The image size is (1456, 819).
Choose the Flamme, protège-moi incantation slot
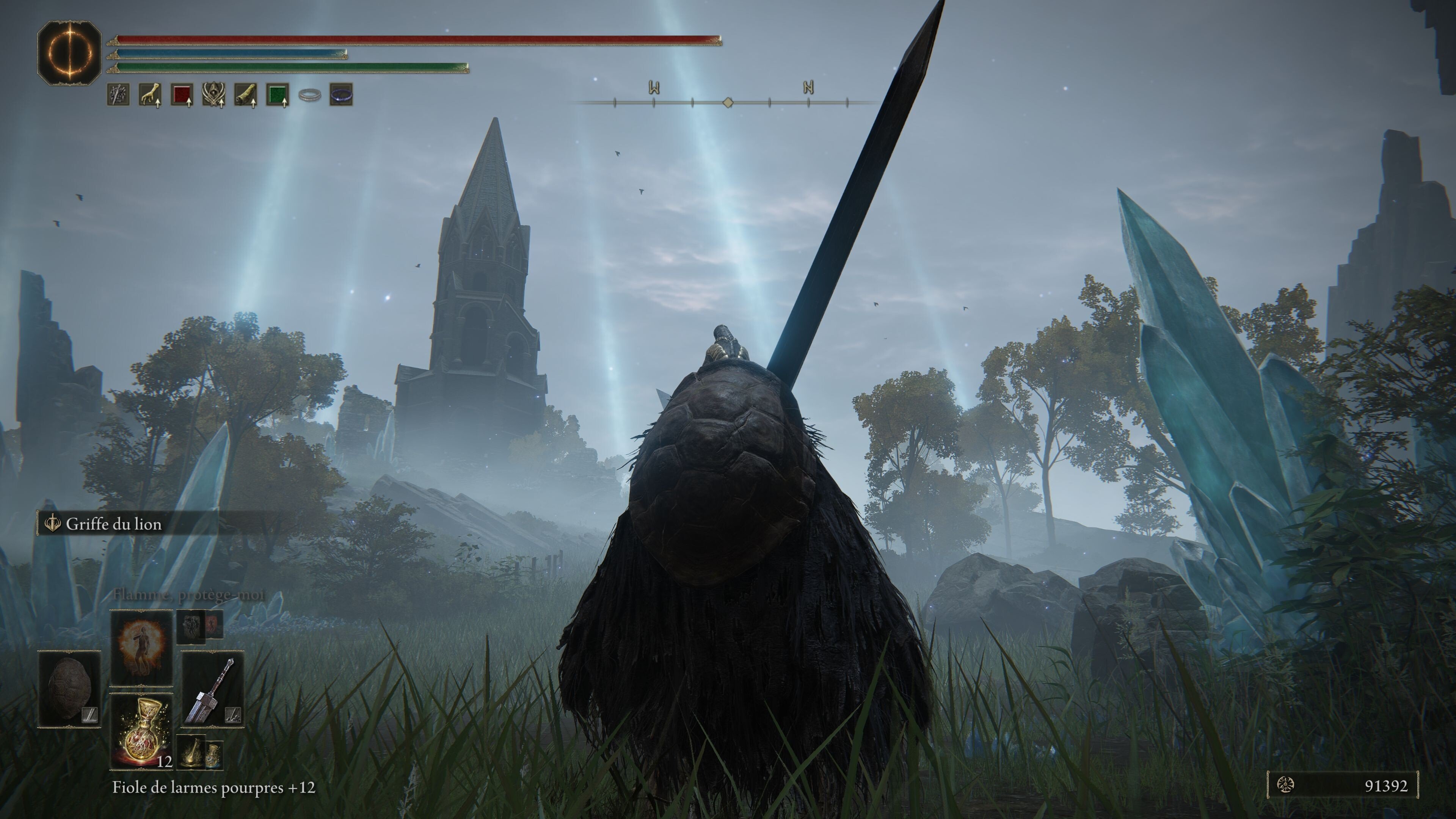(141, 646)
